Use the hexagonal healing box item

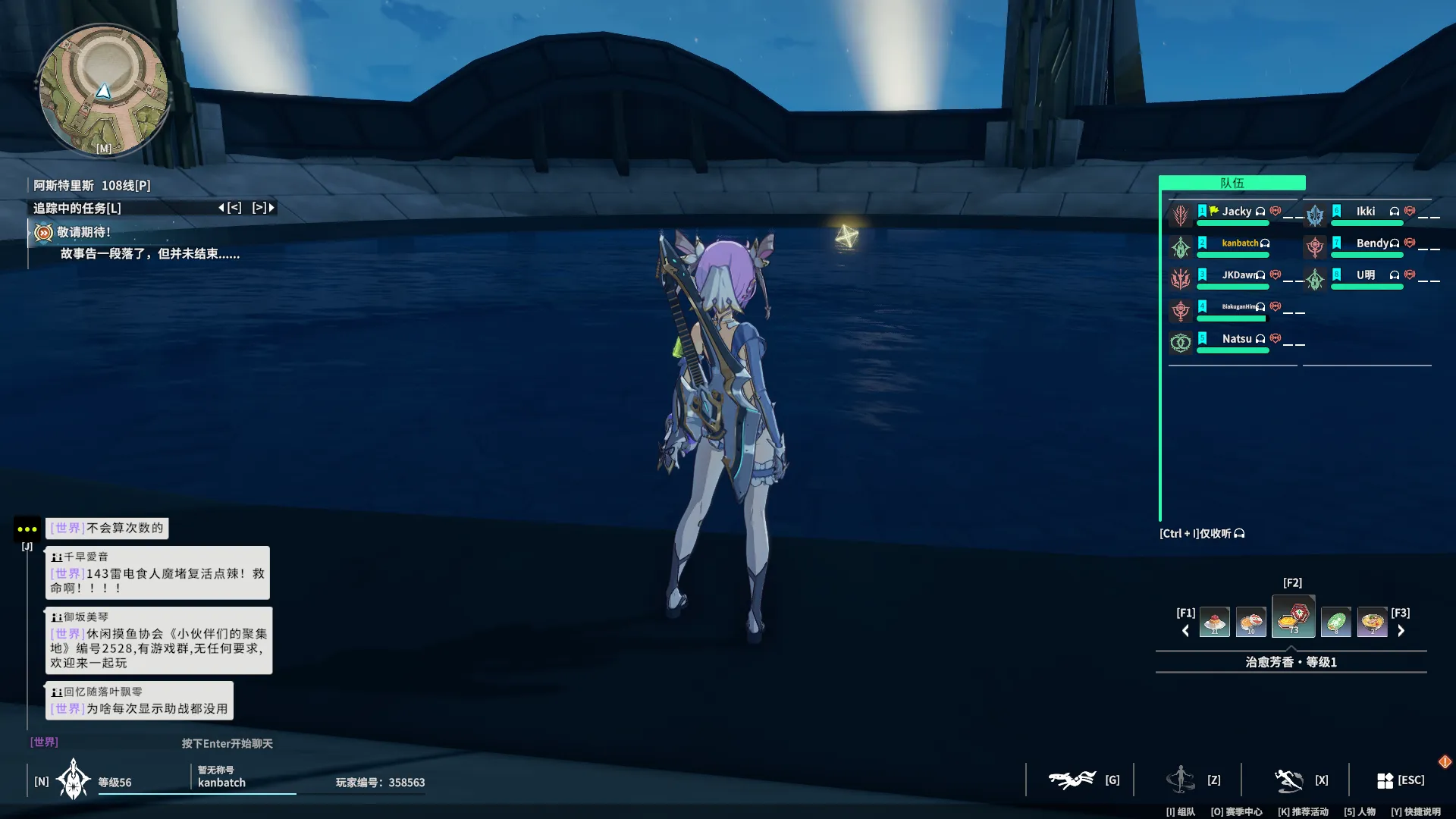point(1293,617)
